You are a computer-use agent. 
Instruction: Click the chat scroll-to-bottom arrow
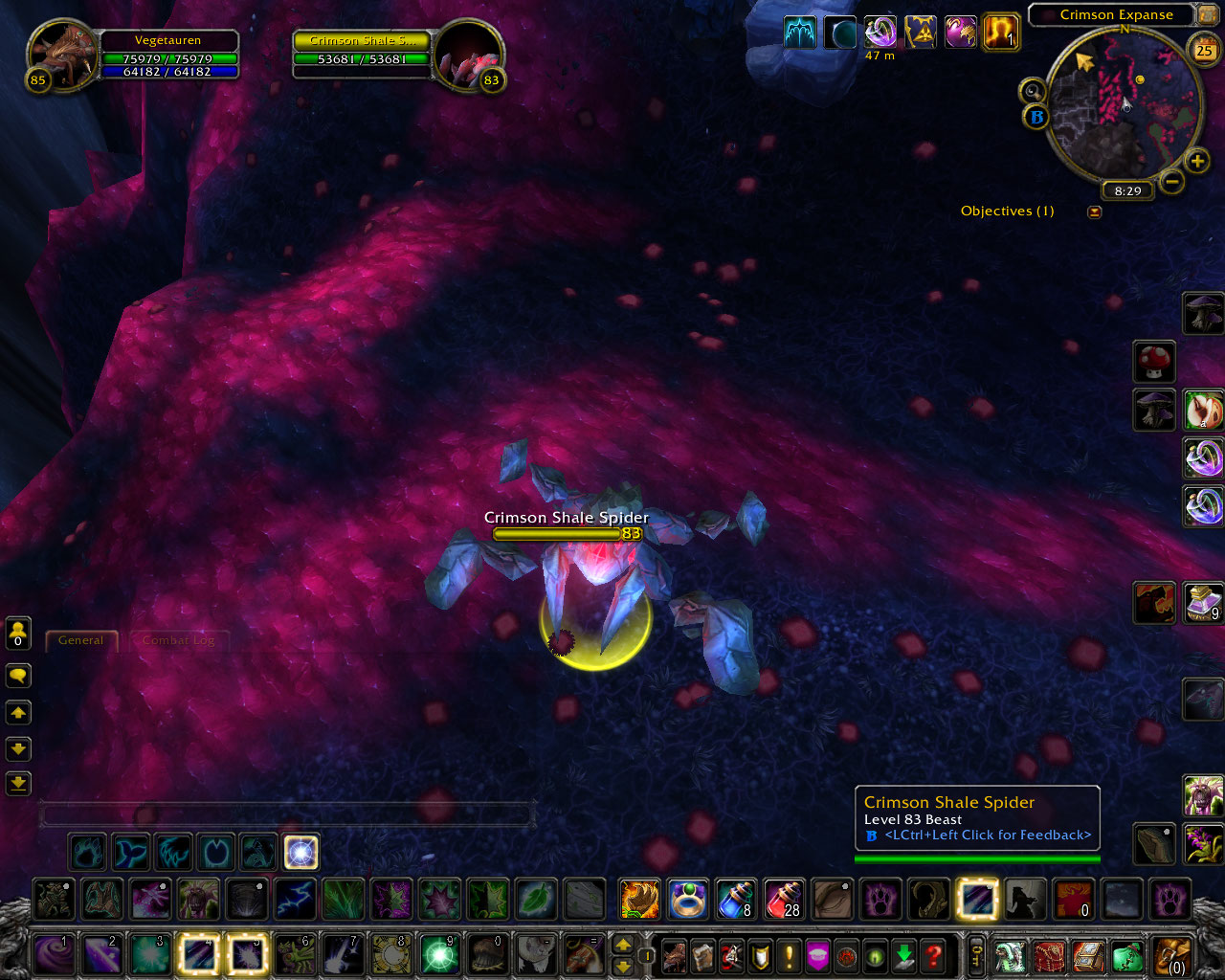17,783
